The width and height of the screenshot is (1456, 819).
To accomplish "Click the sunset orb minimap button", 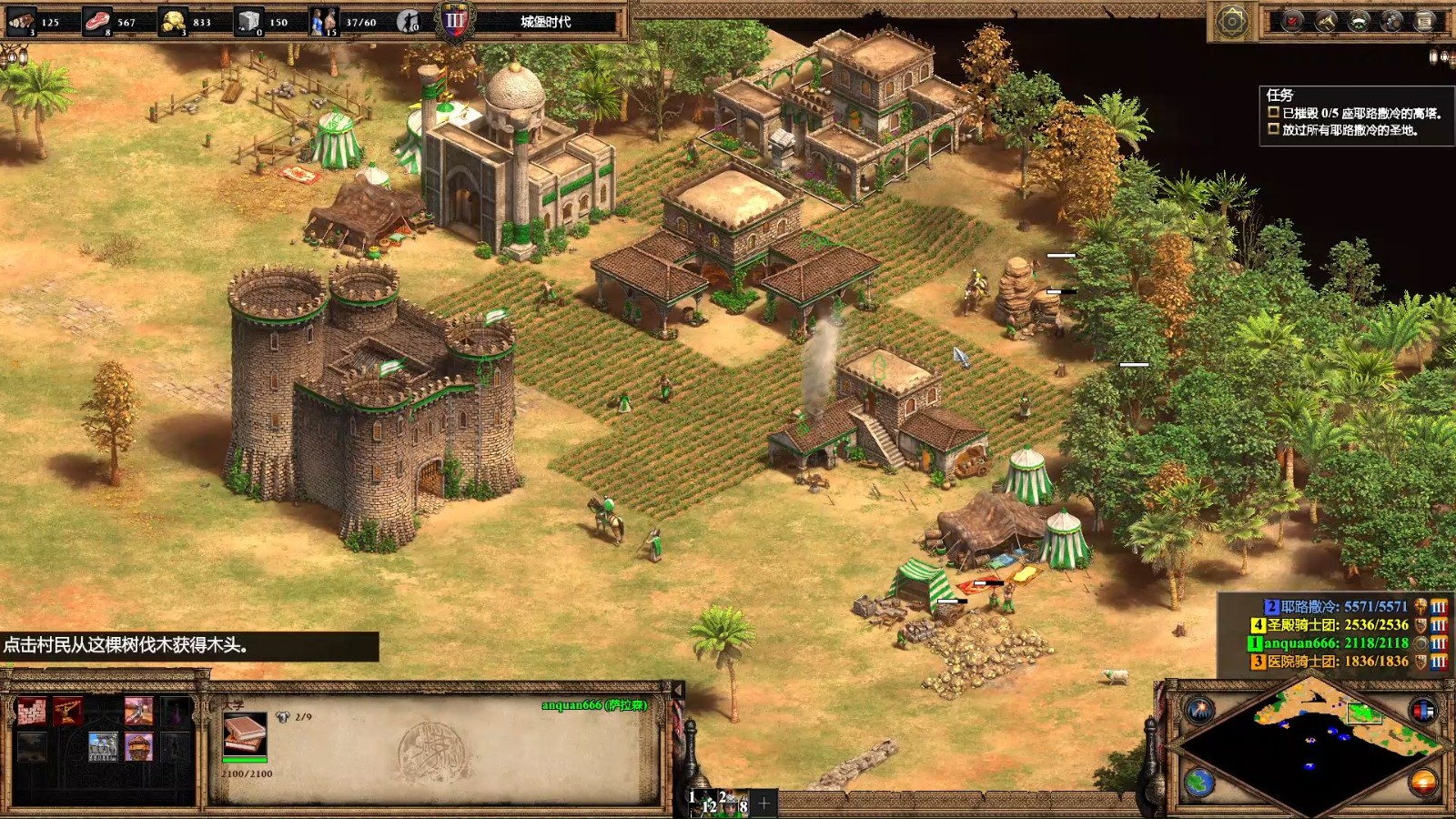I will coord(1423,782).
